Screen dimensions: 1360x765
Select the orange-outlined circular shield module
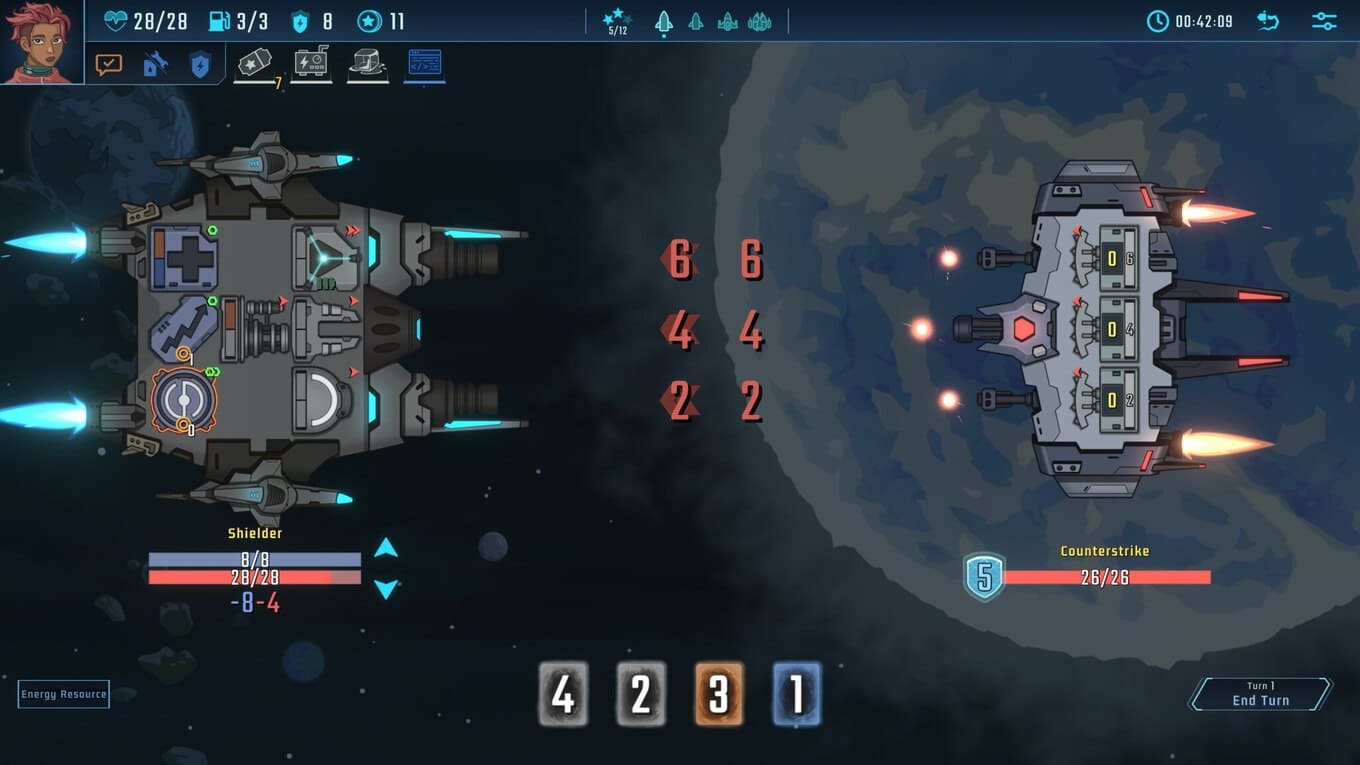(x=184, y=399)
